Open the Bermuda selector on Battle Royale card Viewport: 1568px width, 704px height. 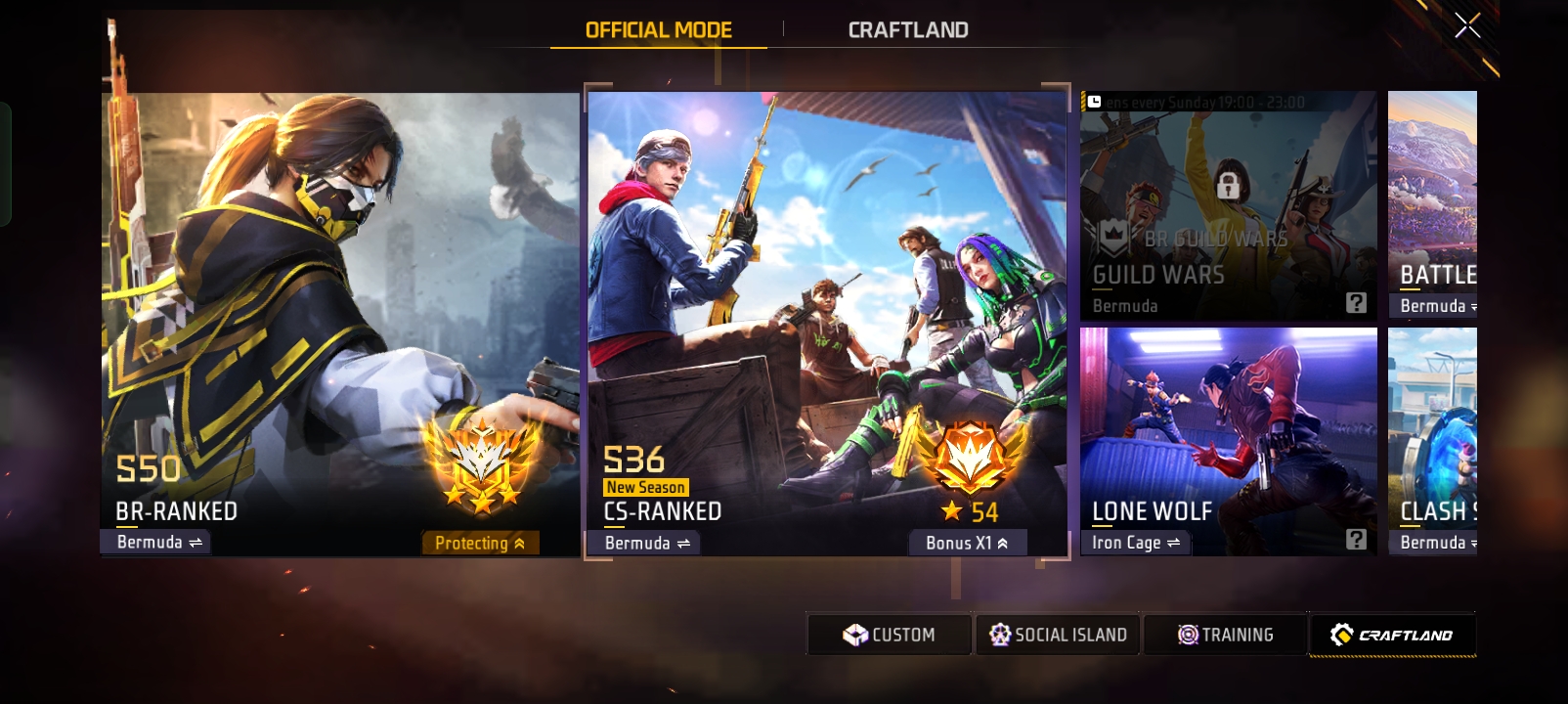1434,304
